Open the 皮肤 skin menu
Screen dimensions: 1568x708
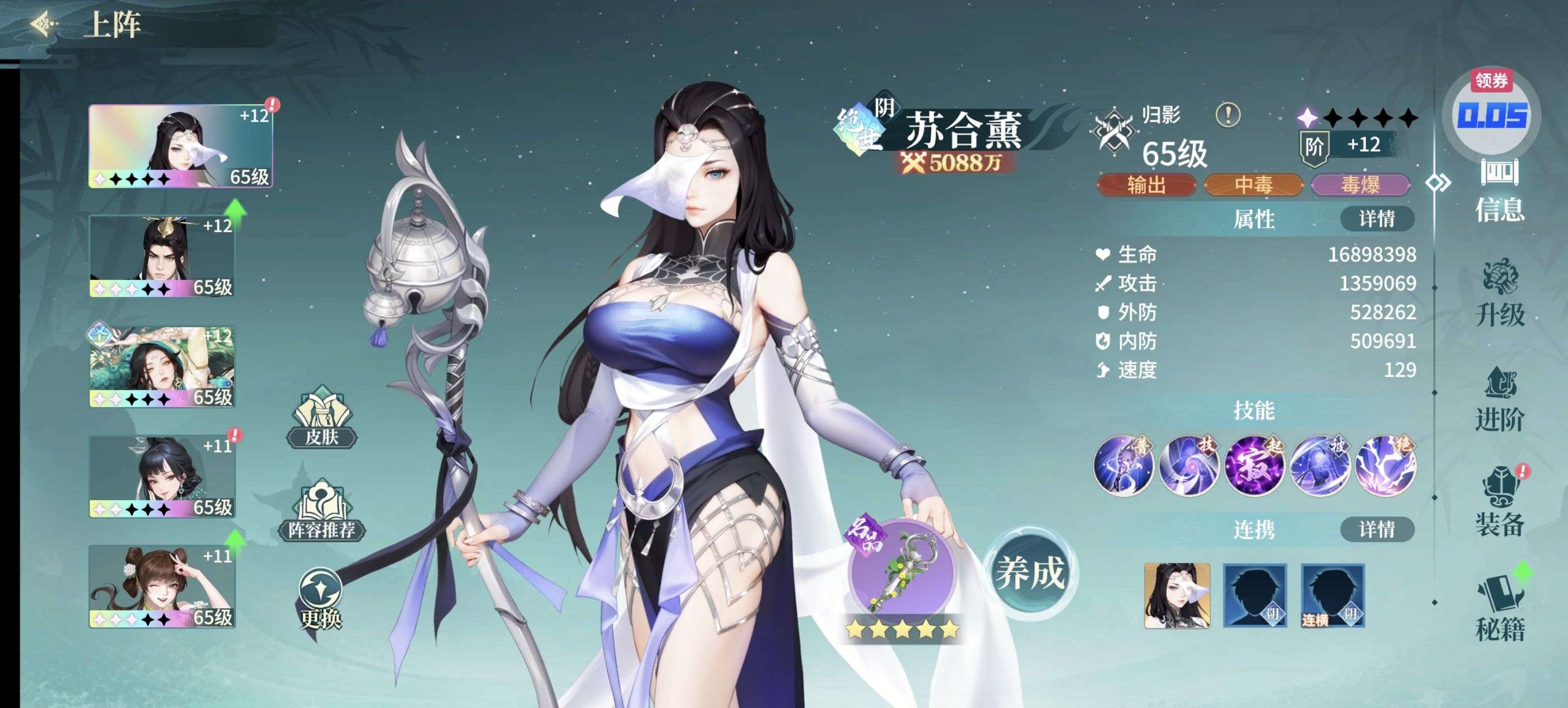[x=321, y=419]
